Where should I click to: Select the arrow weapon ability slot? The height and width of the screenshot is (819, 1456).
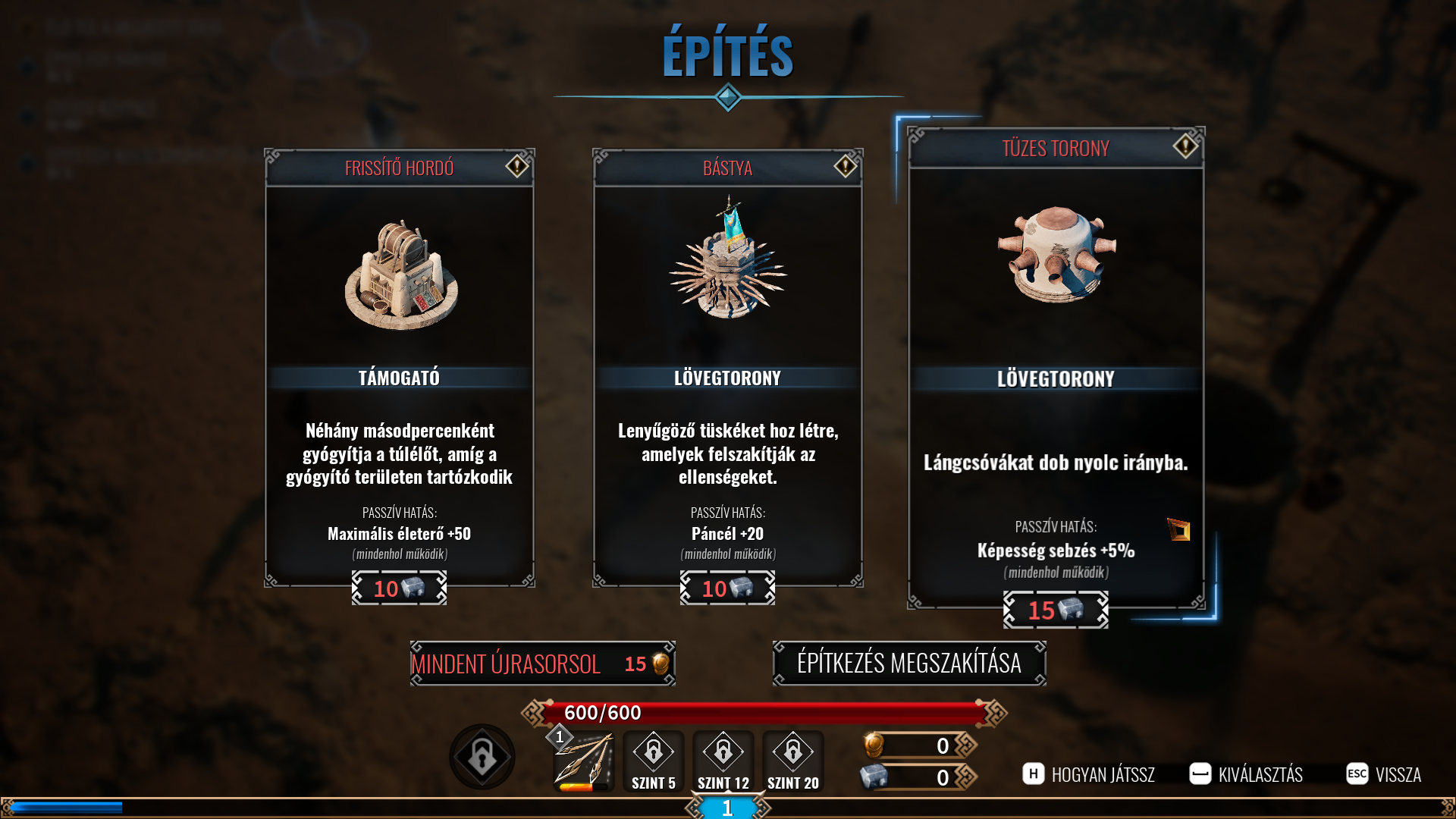tap(583, 761)
